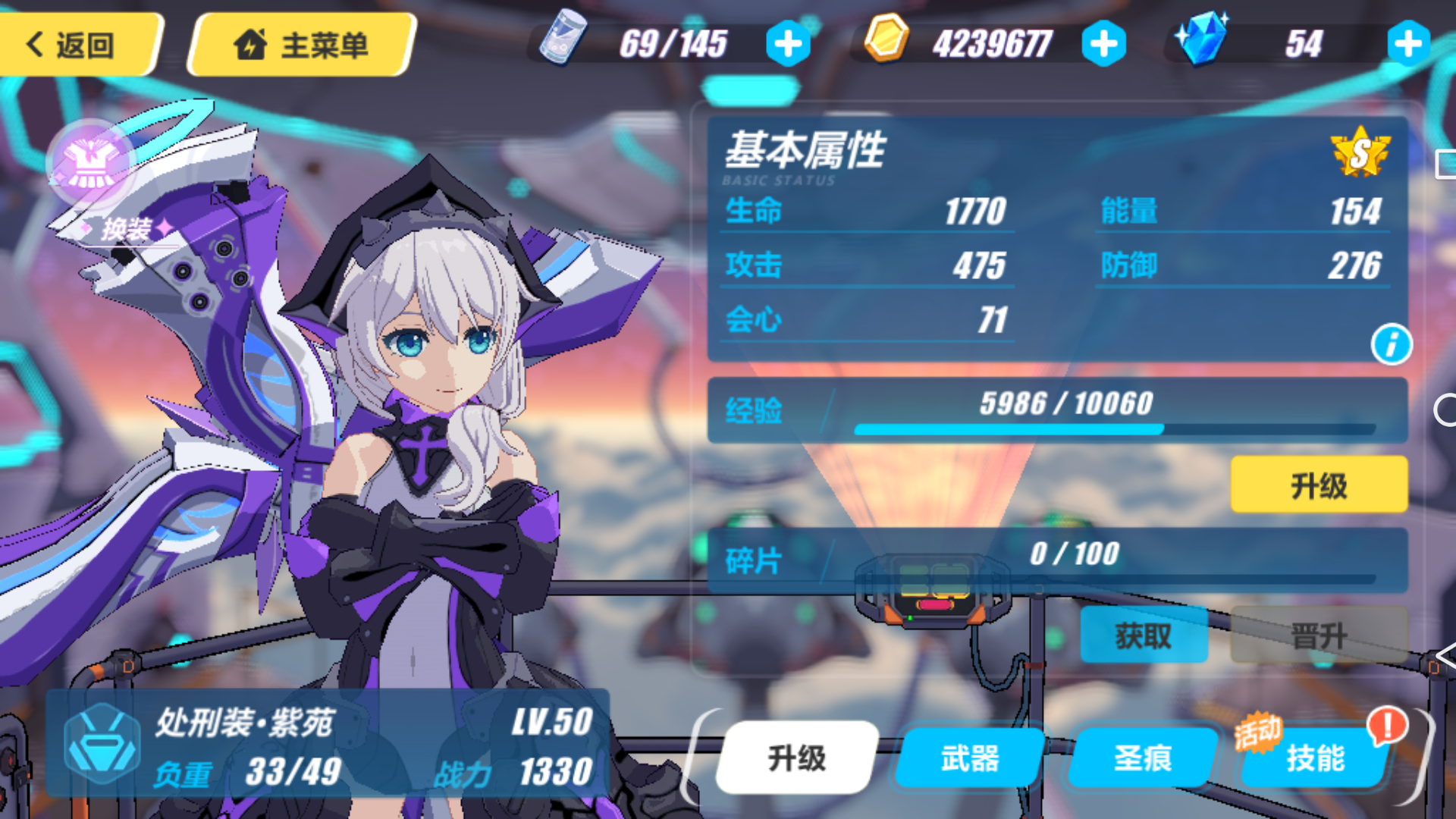Image resolution: width=1456 pixels, height=819 pixels.
Task: Switch to the 武器 weapon tab
Action: (x=968, y=757)
